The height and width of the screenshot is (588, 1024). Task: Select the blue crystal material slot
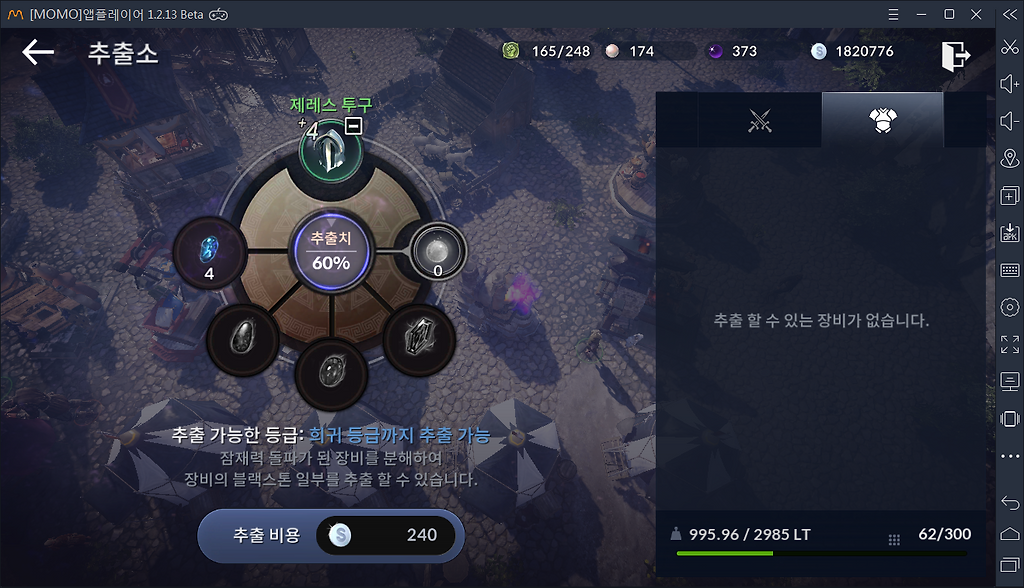point(210,251)
